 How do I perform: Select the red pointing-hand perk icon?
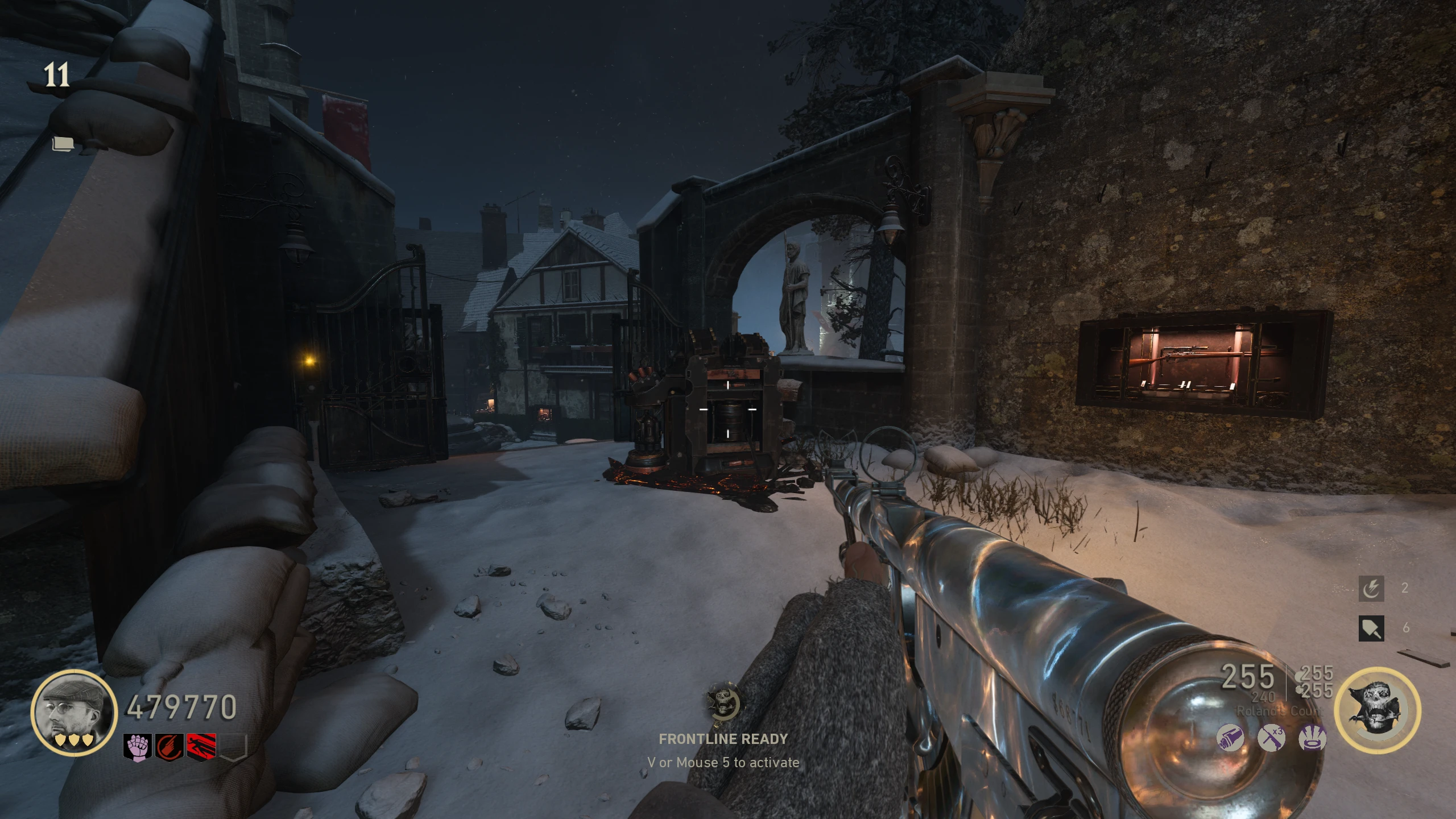[169, 746]
